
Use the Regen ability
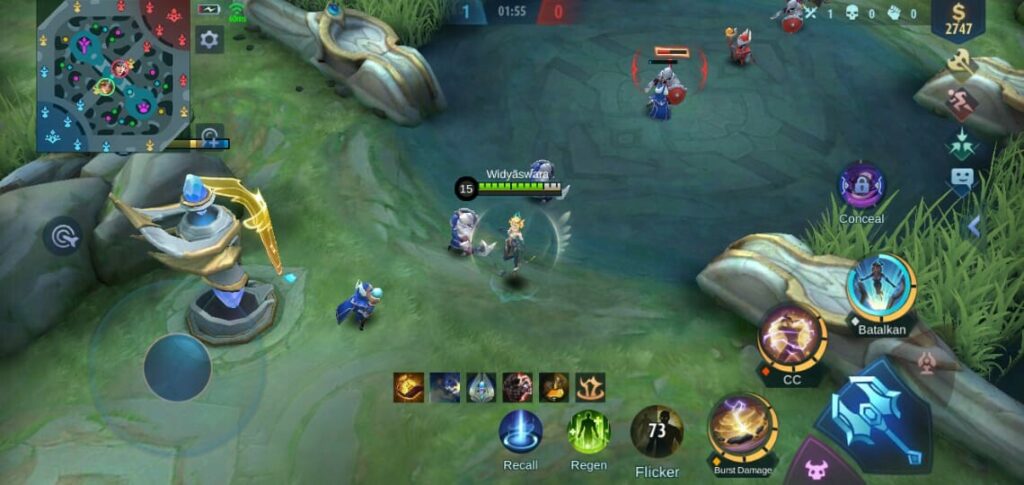pyautogui.click(x=588, y=432)
